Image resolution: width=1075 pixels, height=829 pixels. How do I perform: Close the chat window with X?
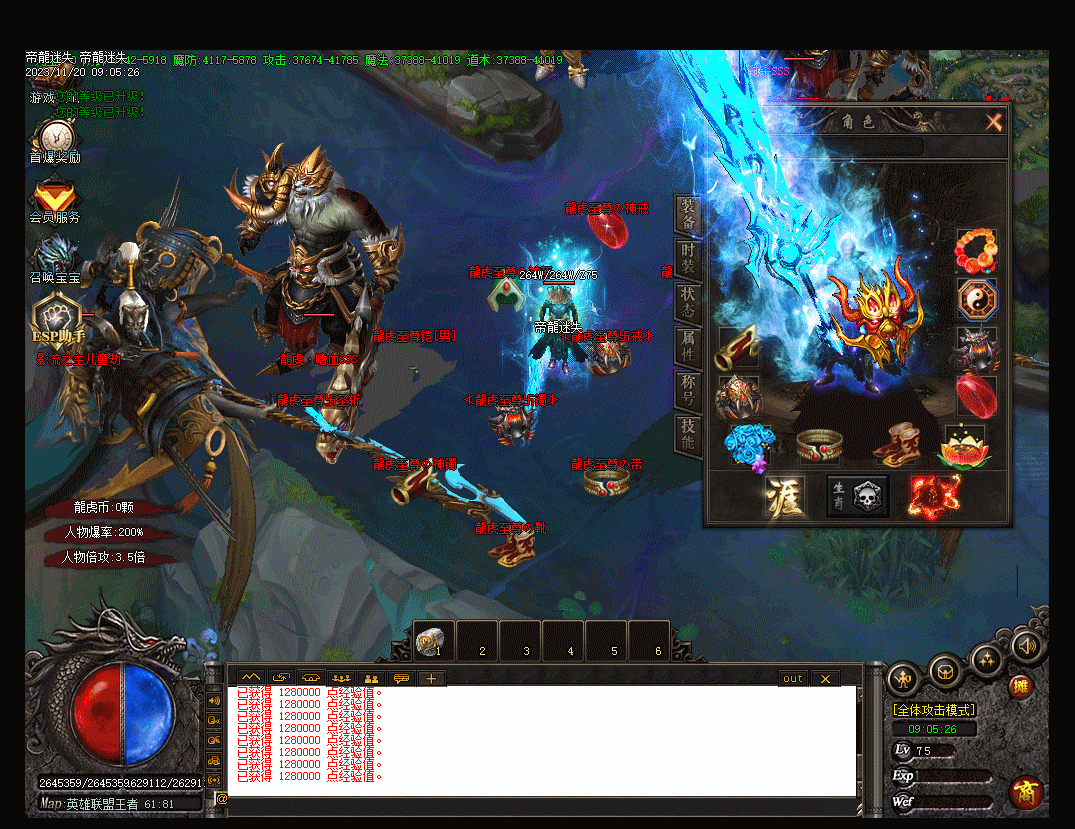pyautogui.click(x=825, y=679)
